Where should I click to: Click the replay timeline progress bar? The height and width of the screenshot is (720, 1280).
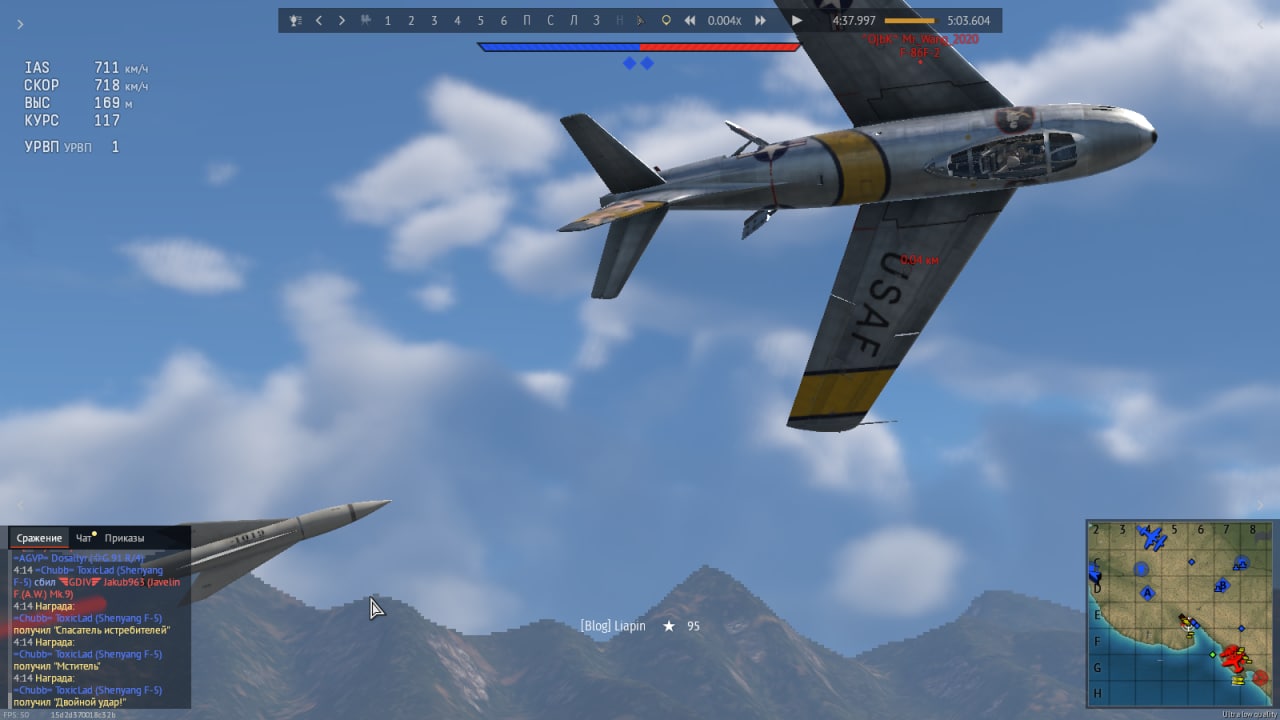pyautogui.click(x=909, y=20)
